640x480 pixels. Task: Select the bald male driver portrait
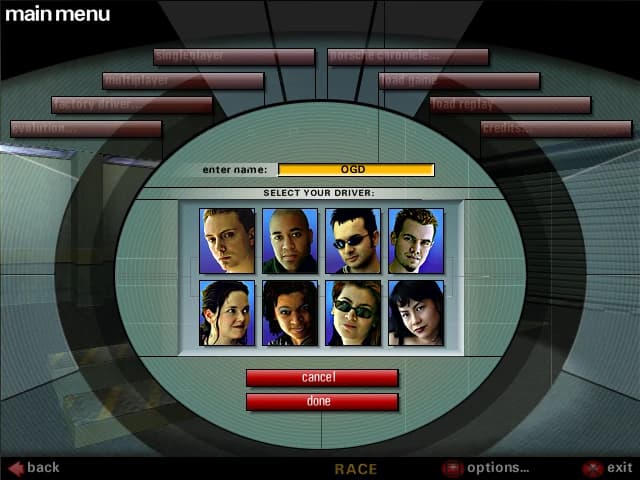(x=290, y=240)
